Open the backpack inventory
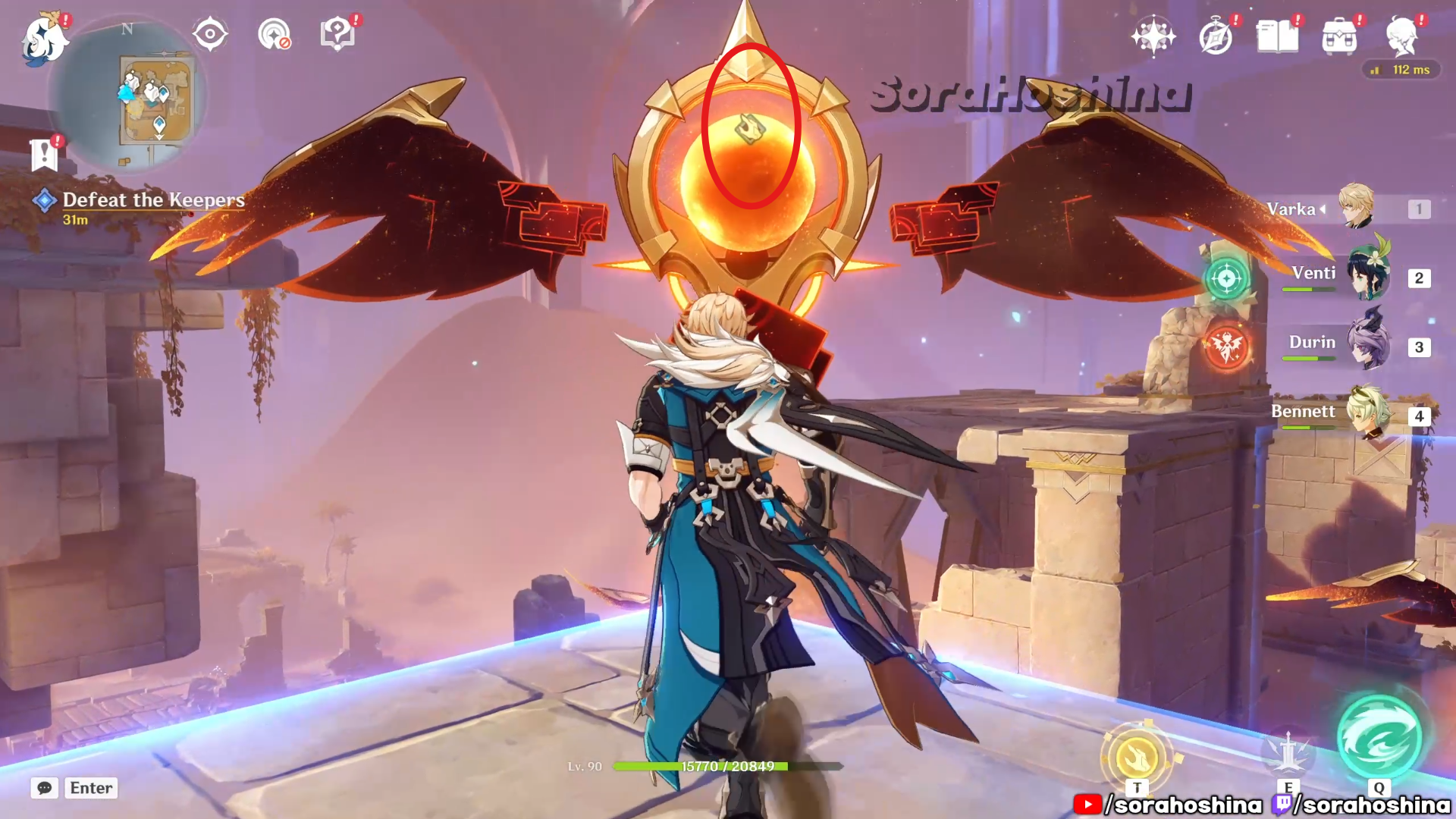Screen dimensions: 1456x819 click(1339, 36)
